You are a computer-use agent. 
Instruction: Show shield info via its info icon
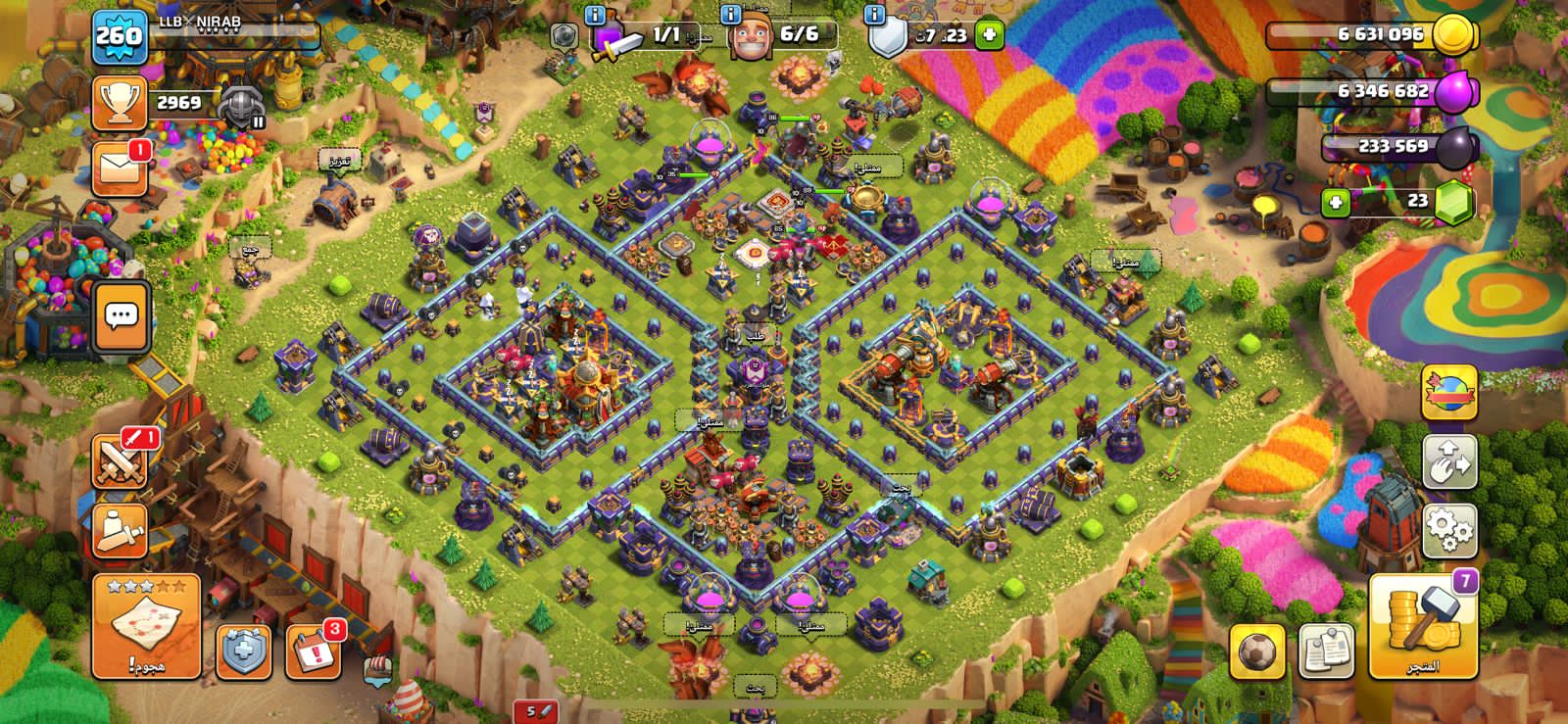[875, 15]
